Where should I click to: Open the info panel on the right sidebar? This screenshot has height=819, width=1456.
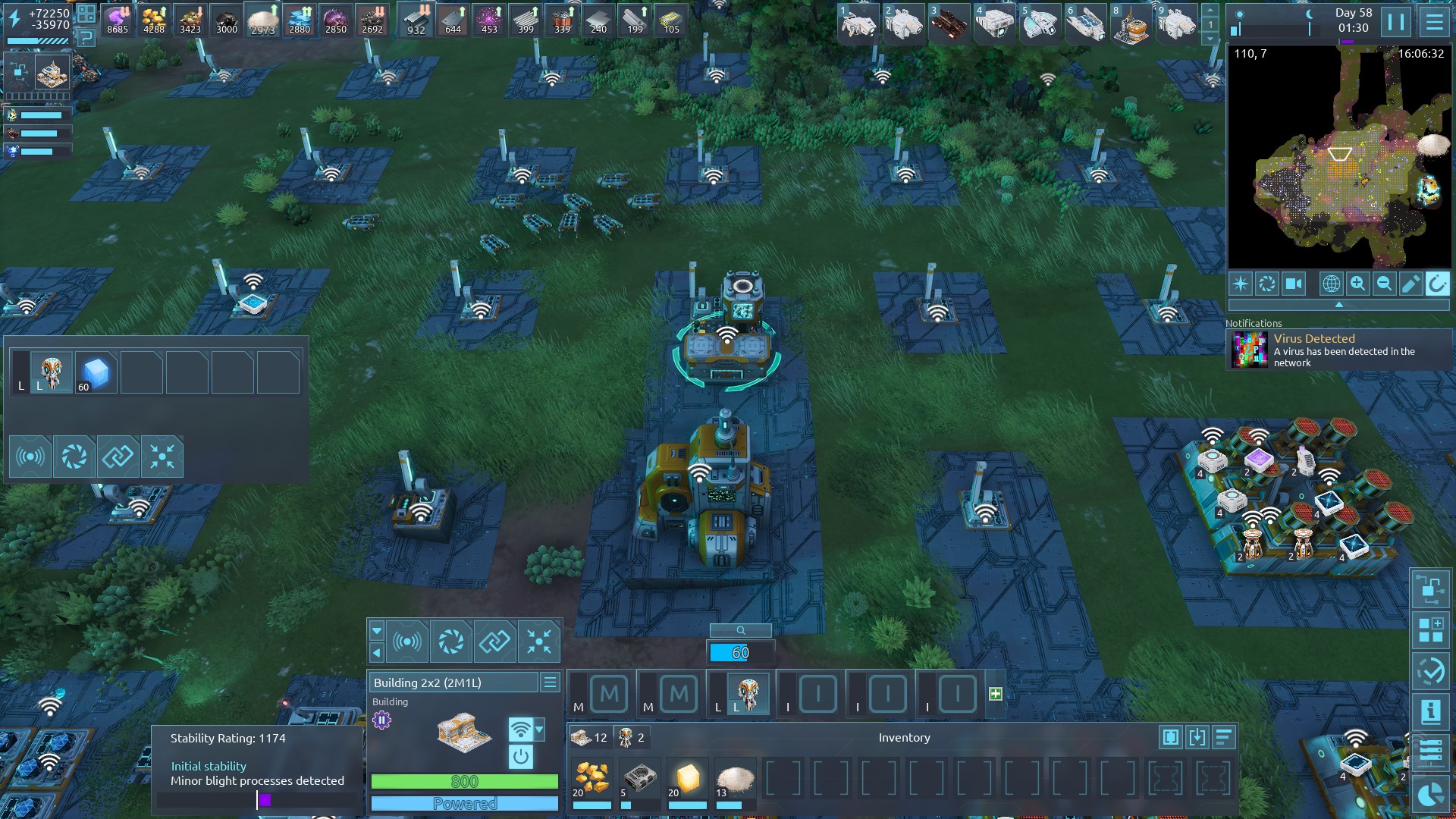1430,712
